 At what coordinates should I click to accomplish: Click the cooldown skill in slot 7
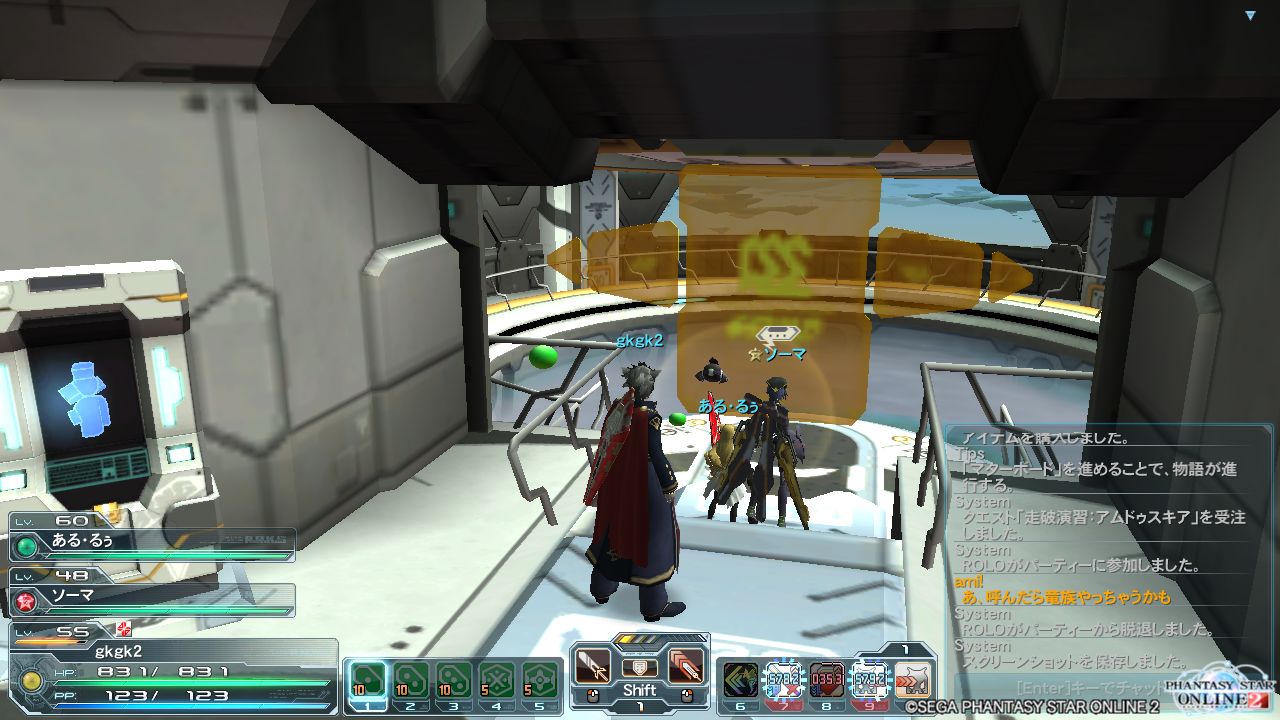tap(783, 680)
